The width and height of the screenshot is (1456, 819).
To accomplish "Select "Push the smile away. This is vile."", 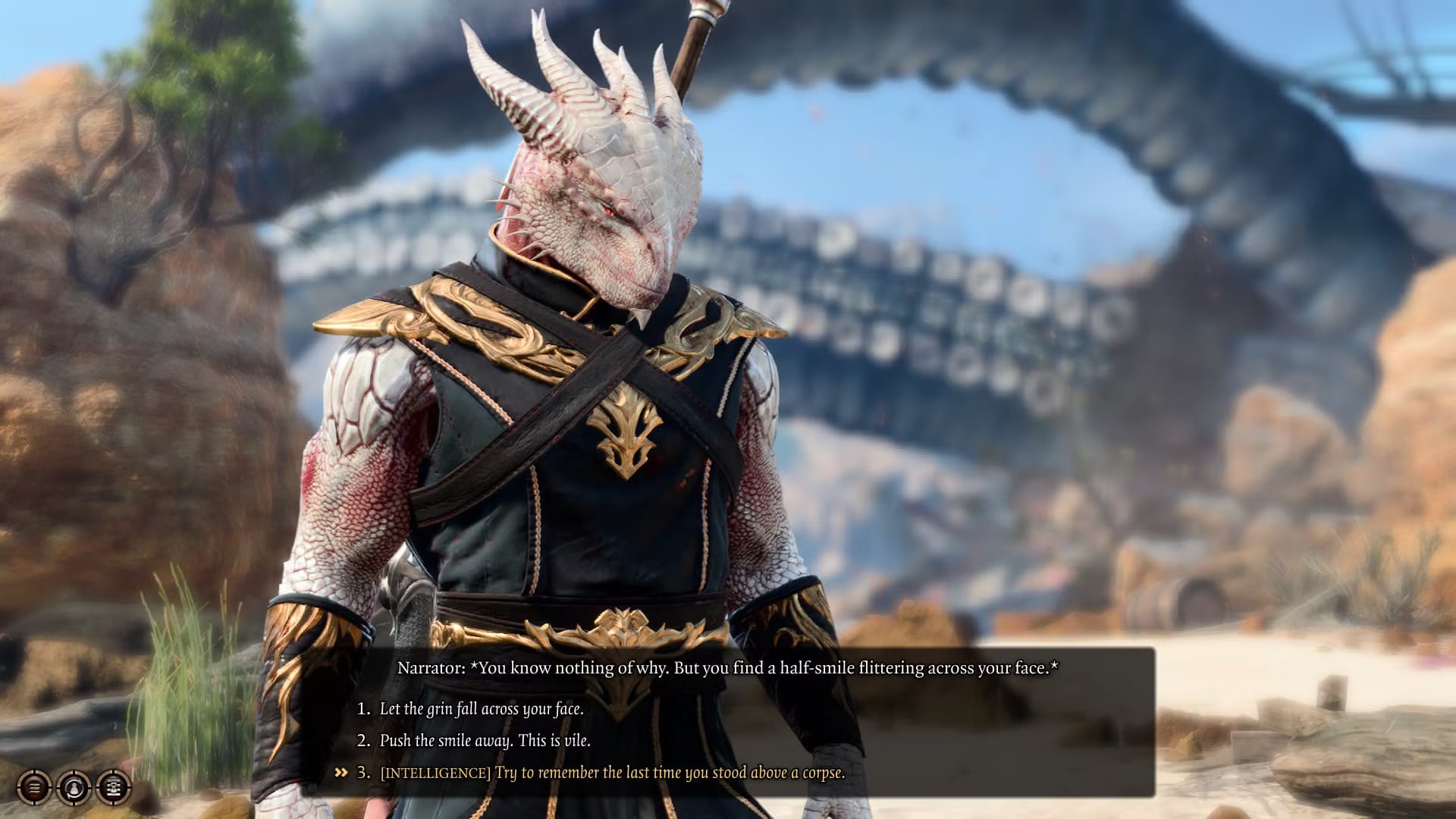I will point(485,741).
